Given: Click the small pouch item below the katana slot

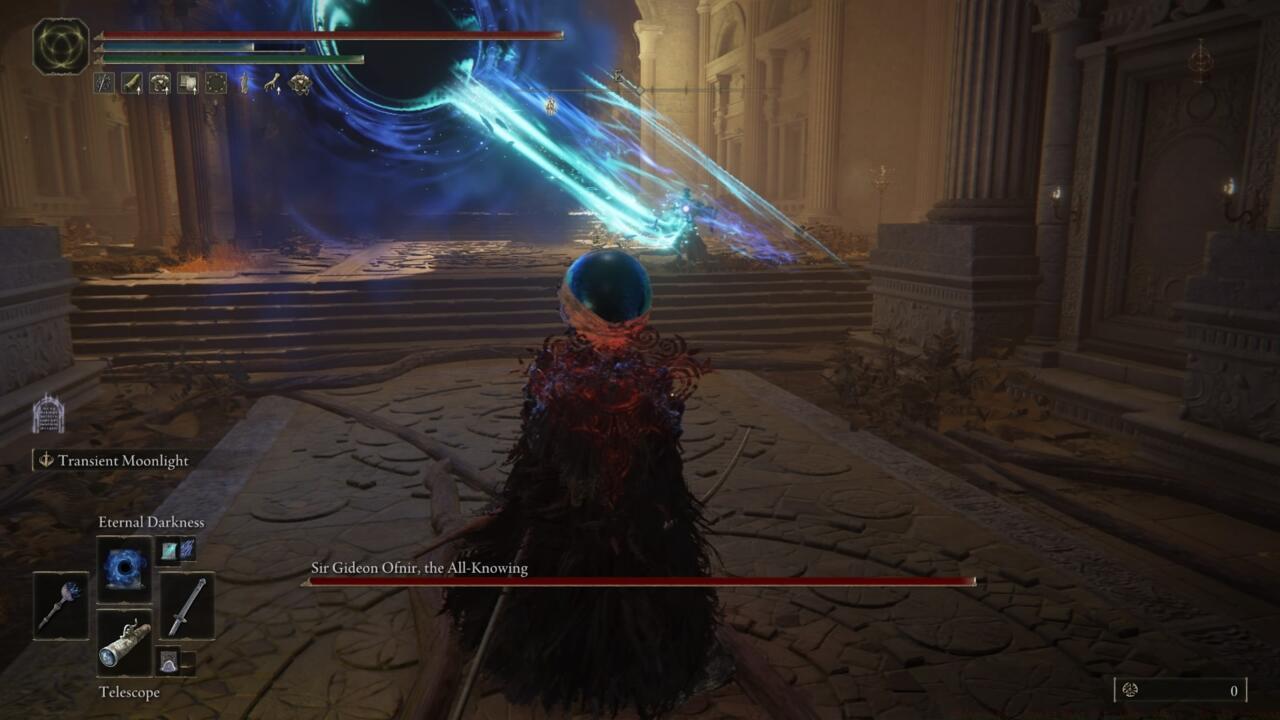Looking at the screenshot, I should click(168, 660).
